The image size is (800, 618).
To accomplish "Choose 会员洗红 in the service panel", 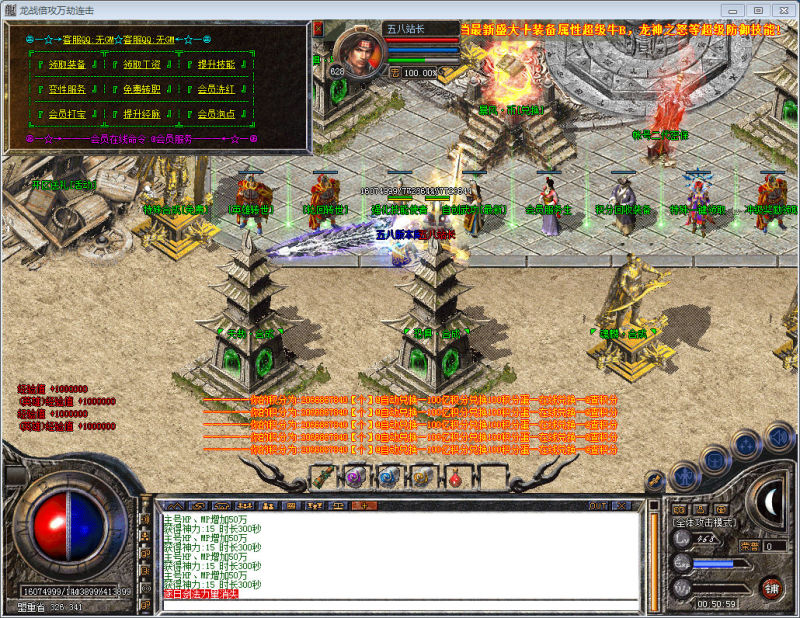I will pos(216,89).
